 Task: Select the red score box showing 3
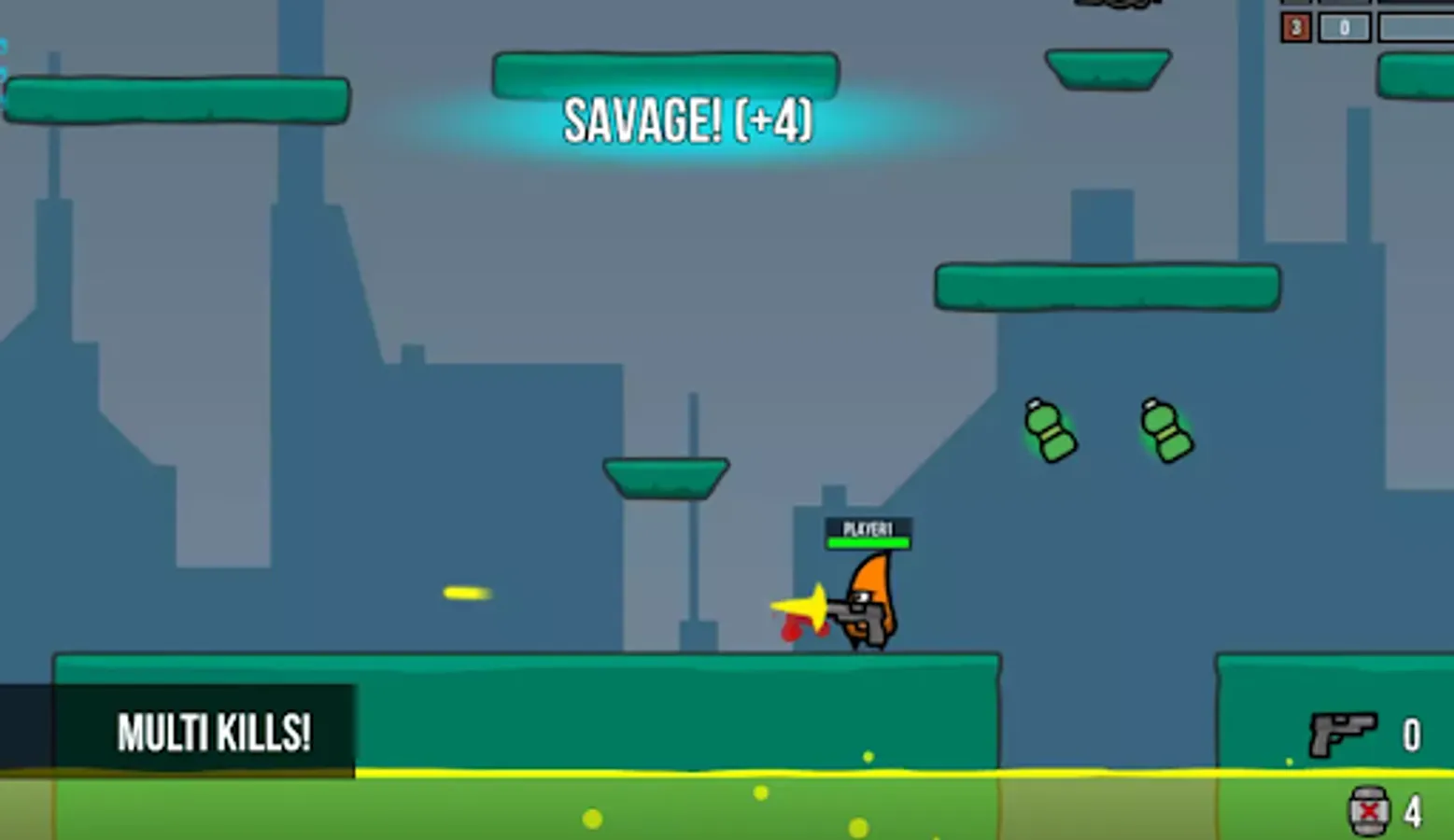pos(1295,29)
